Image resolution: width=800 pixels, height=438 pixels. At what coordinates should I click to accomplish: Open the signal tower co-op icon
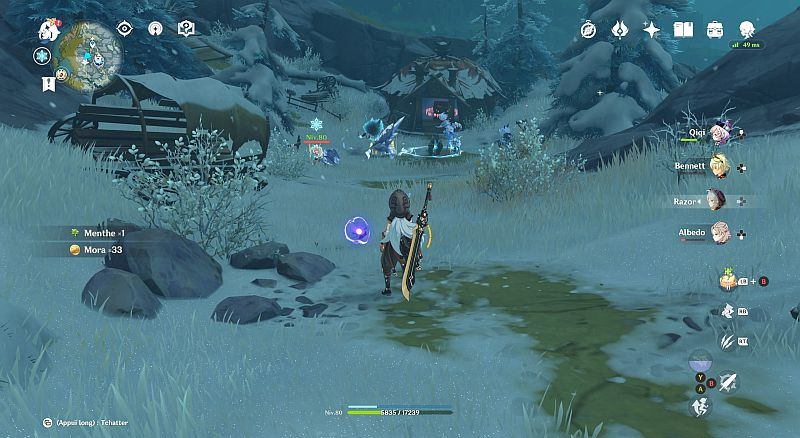click(x=155, y=29)
